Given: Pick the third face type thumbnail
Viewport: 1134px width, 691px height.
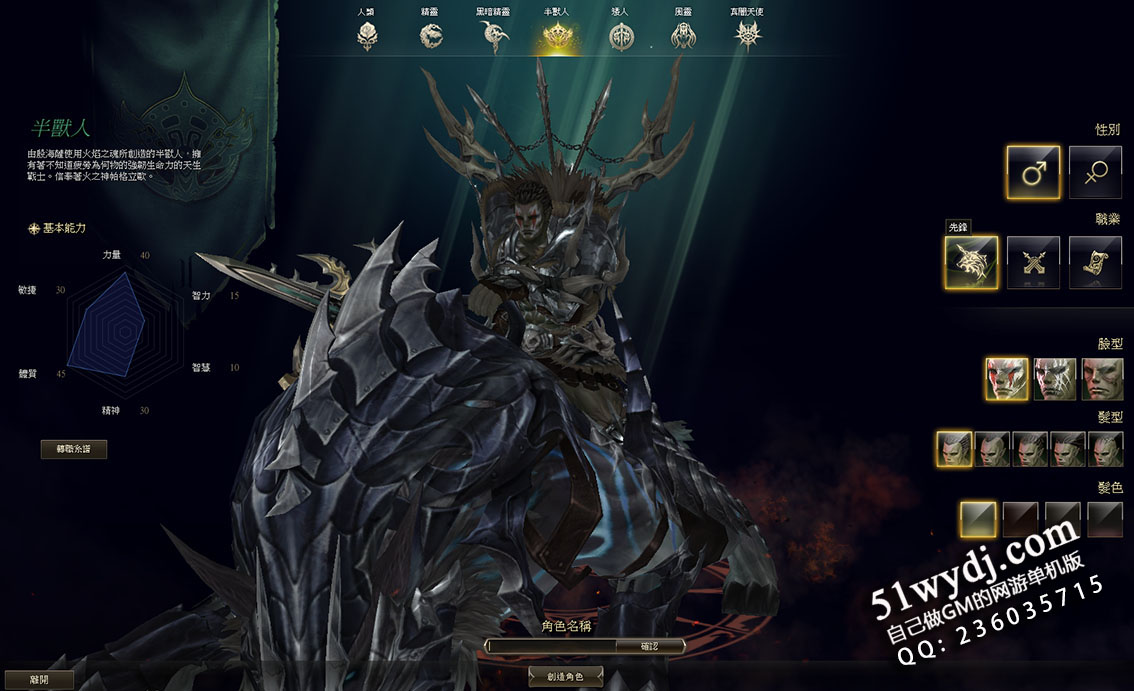Looking at the screenshot, I should click(x=1102, y=379).
